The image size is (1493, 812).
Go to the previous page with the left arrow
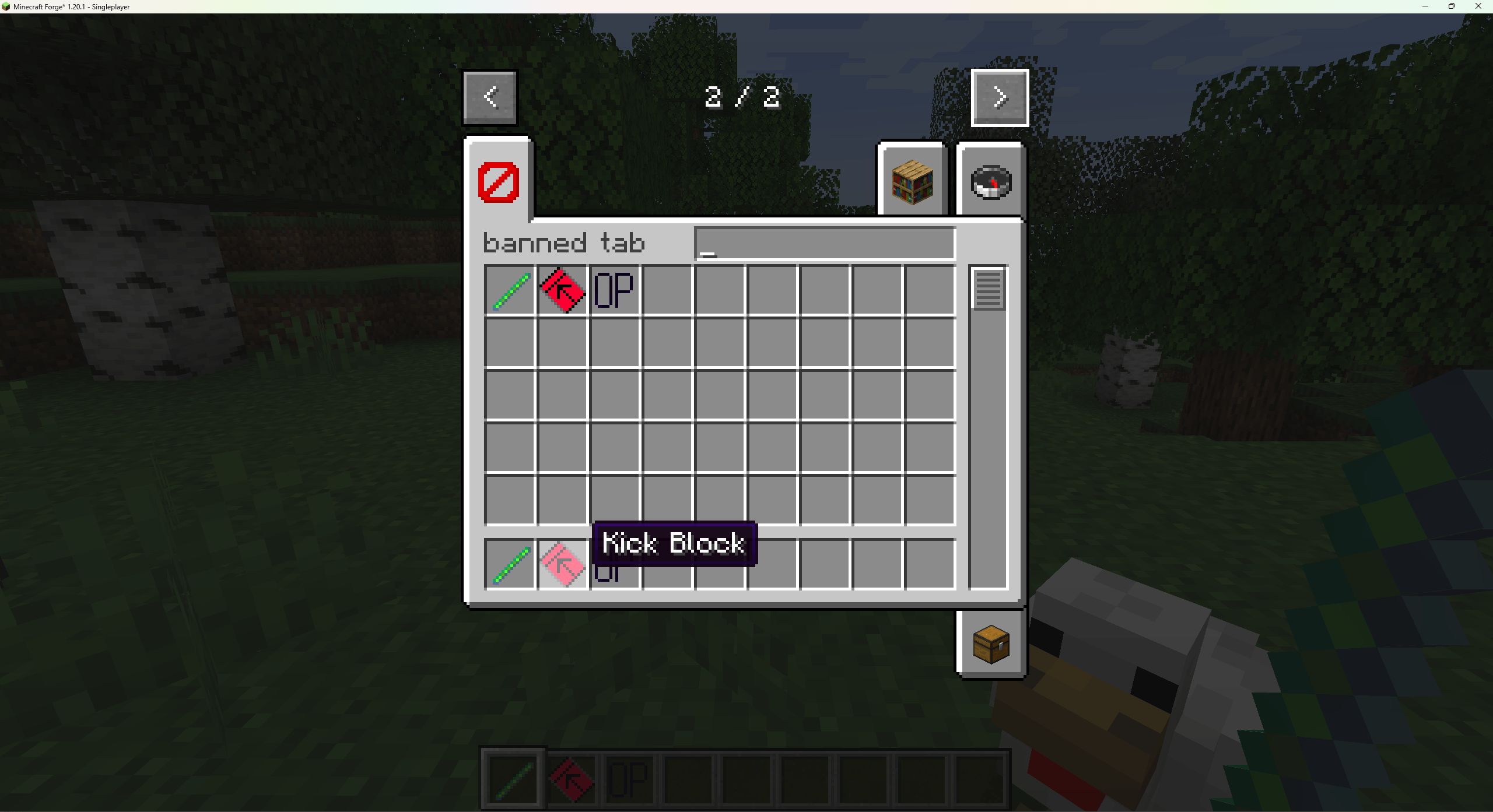point(490,97)
